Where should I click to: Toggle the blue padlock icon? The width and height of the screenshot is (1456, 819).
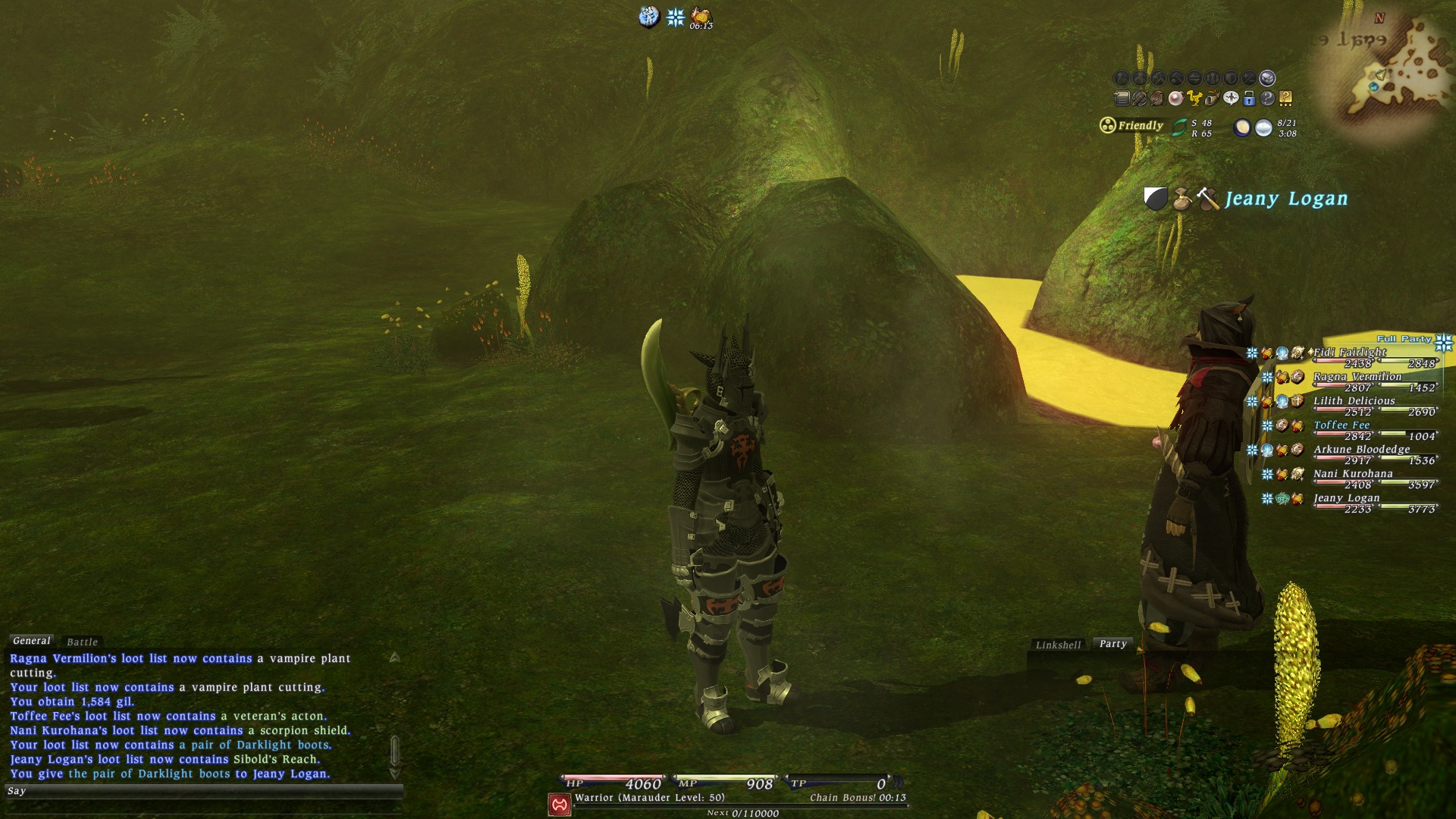1249,99
